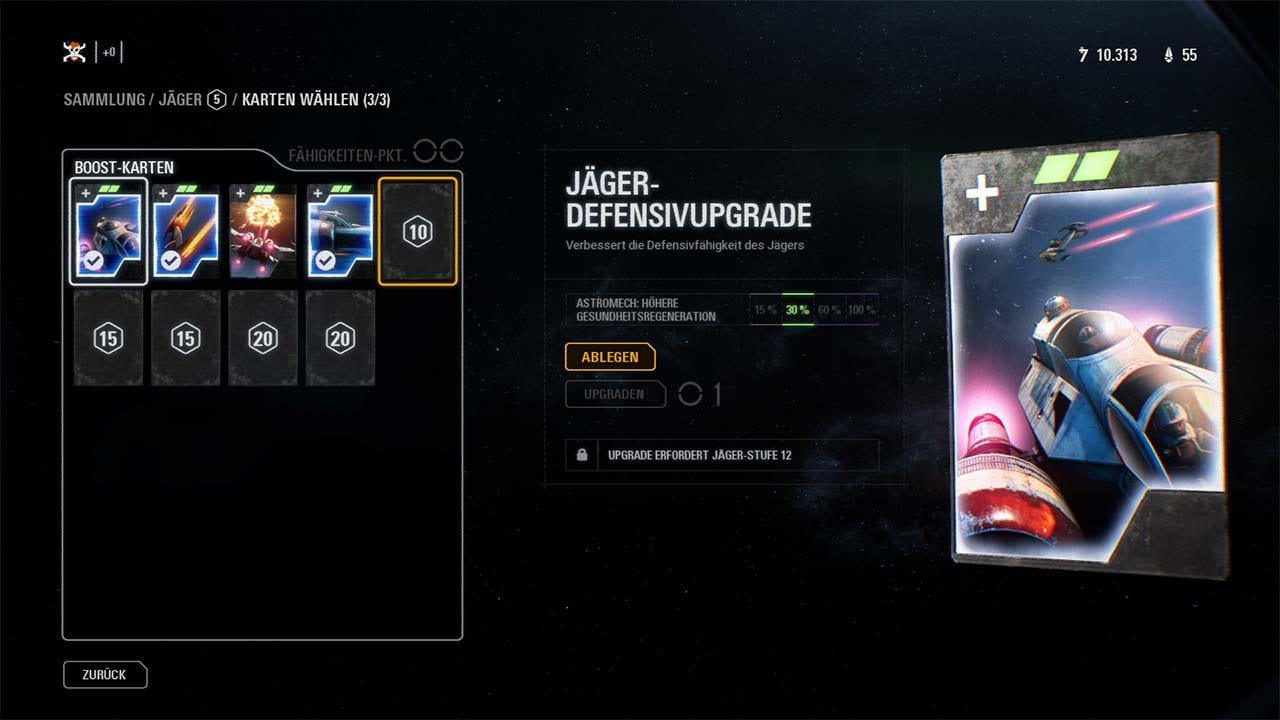Select the astromech defensive upgrade card

coord(109,231)
